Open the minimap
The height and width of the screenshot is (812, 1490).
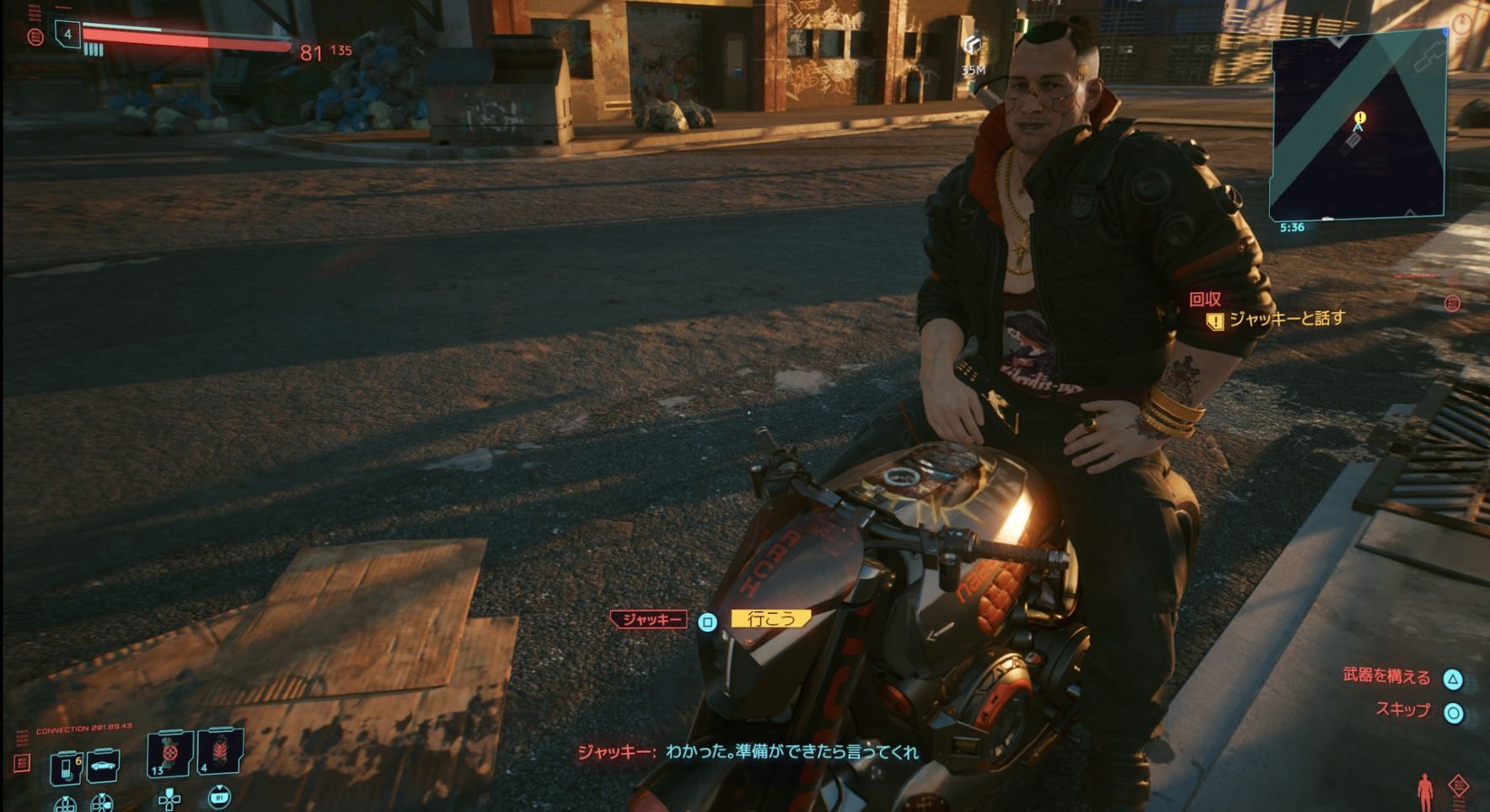tap(1358, 126)
